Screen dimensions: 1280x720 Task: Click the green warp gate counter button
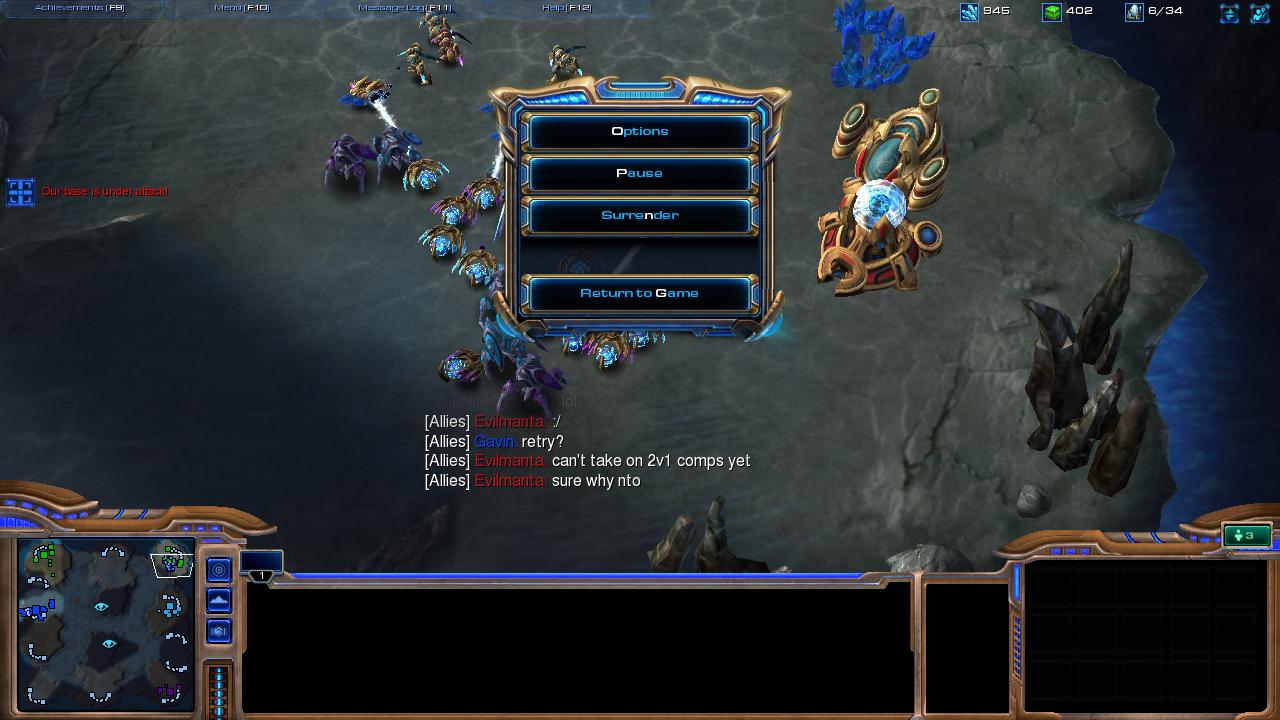[x=1246, y=536]
